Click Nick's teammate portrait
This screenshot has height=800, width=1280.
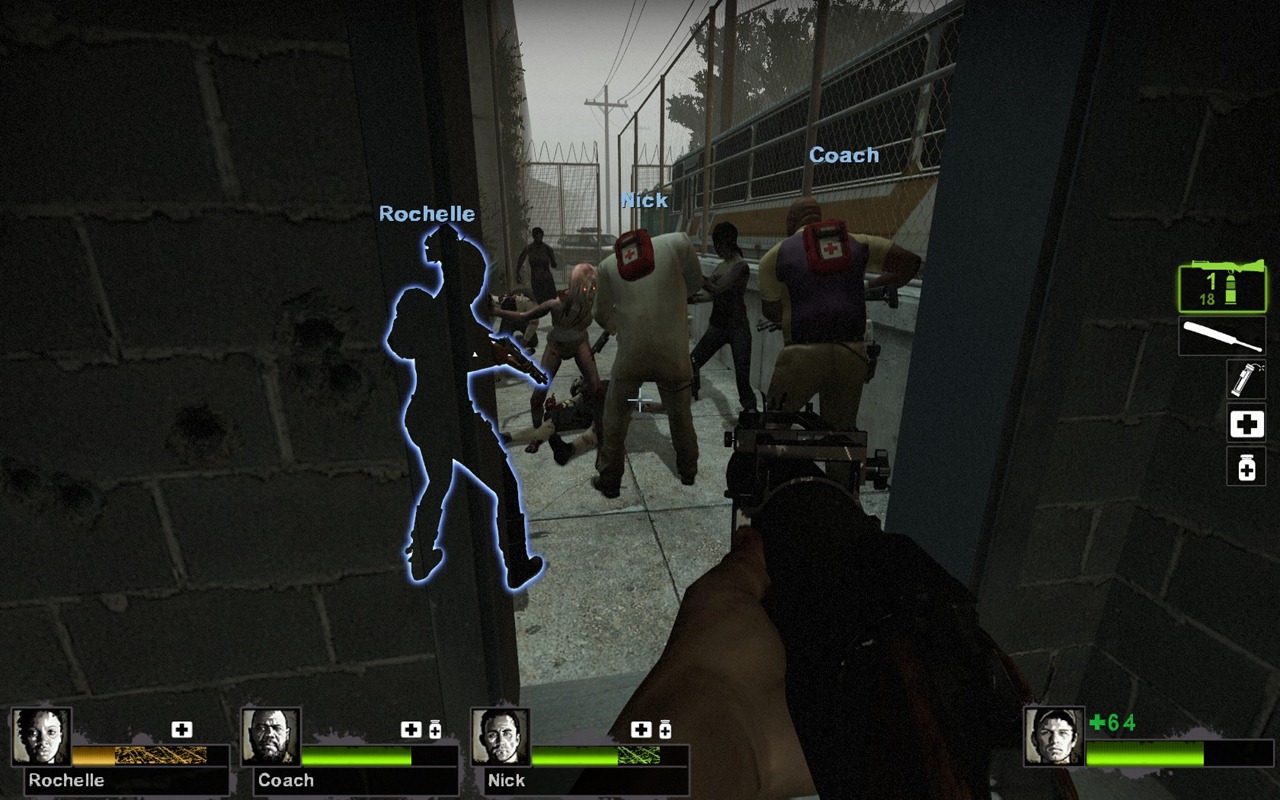point(500,738)
